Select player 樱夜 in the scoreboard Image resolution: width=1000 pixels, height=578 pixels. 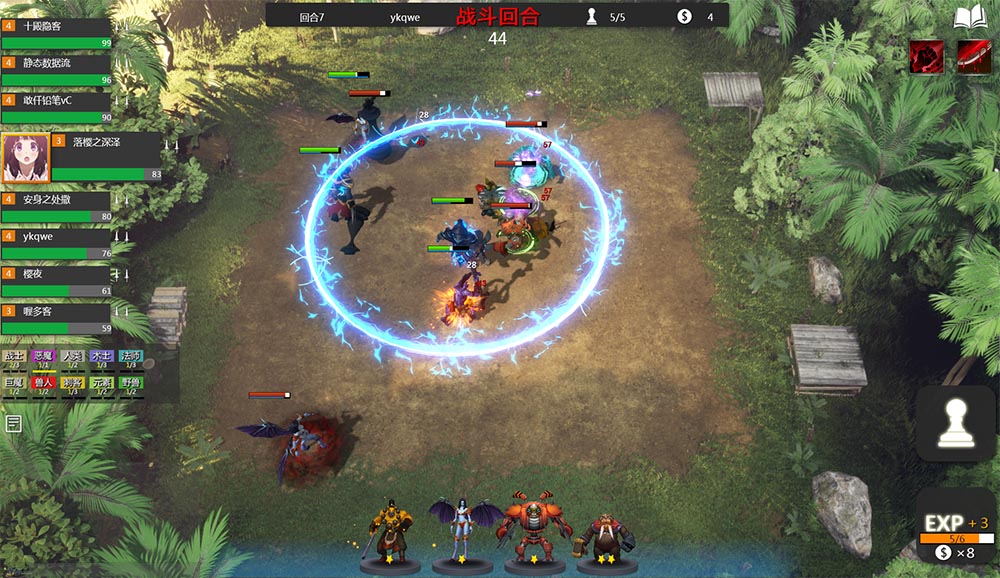click(57, 281)
